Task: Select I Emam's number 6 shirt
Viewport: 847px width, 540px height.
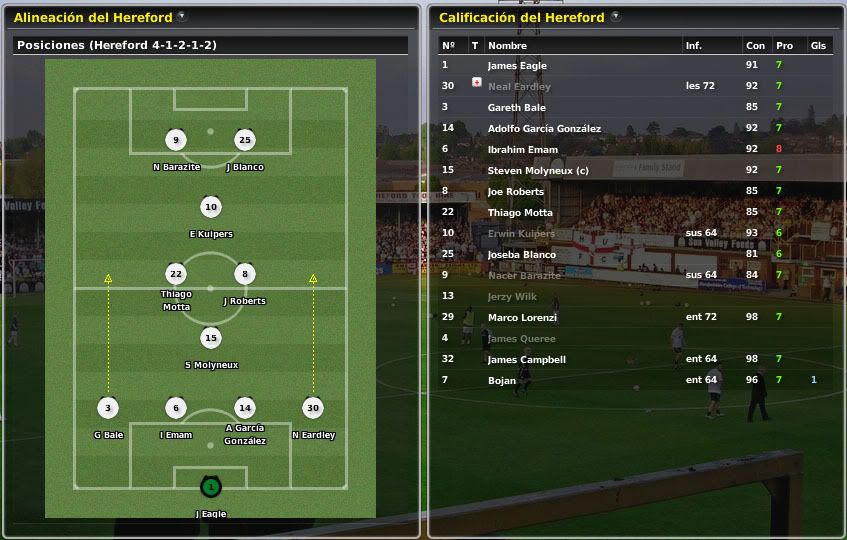Action: [176, 408]
